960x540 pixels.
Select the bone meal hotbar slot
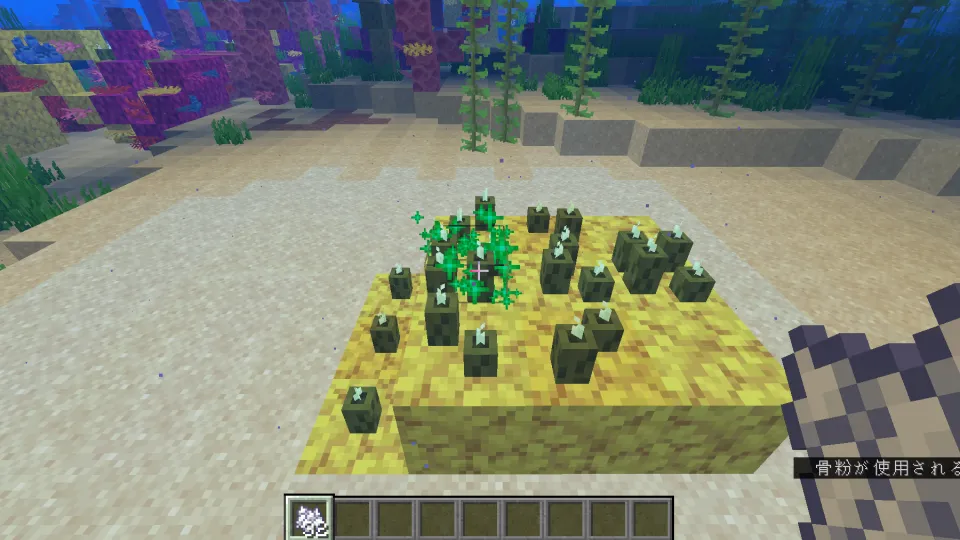[x=309, y=519]
